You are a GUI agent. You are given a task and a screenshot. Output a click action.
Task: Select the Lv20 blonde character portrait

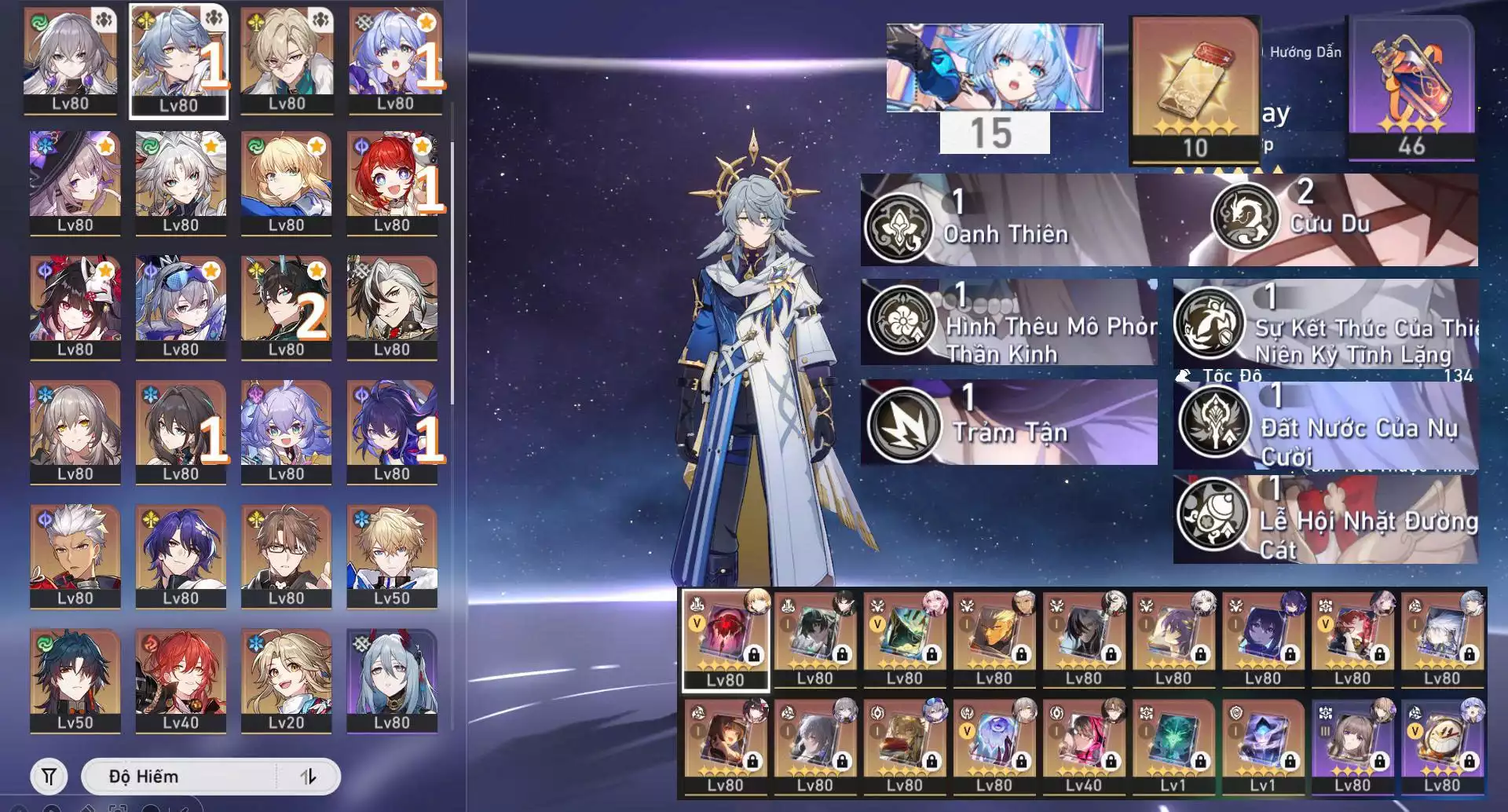click(286, 681)
